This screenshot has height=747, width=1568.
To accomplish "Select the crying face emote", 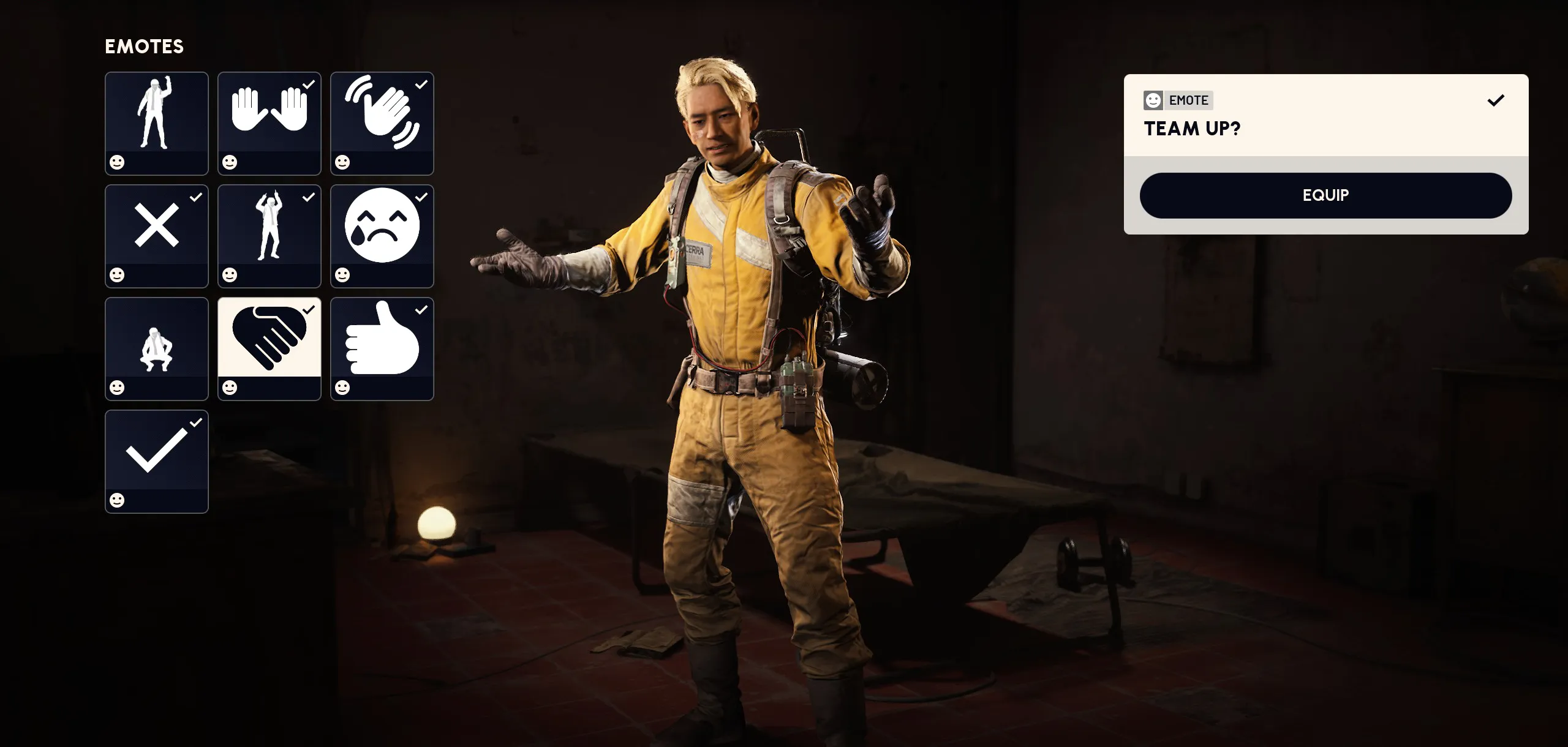I will click(382, 235).
